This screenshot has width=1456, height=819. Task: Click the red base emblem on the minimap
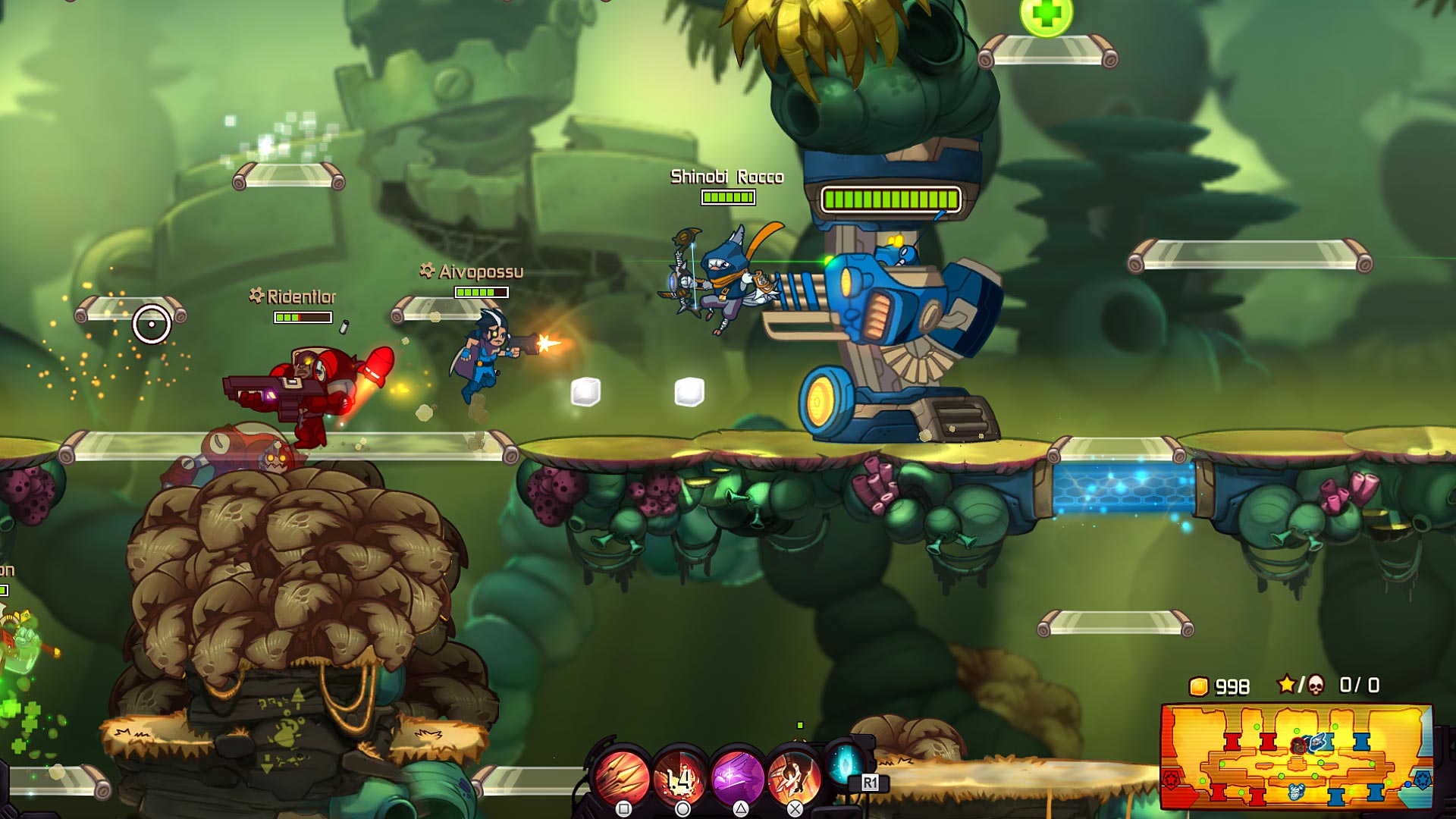click(x=1172, y=779)
